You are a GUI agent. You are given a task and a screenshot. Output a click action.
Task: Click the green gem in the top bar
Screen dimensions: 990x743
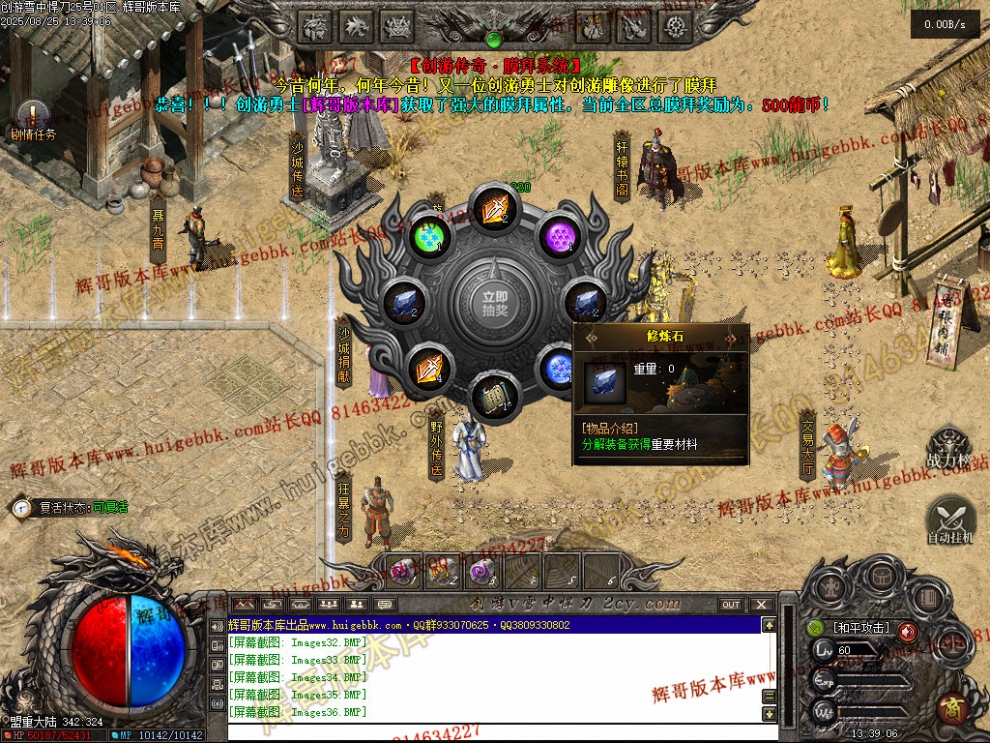point(493,40)
